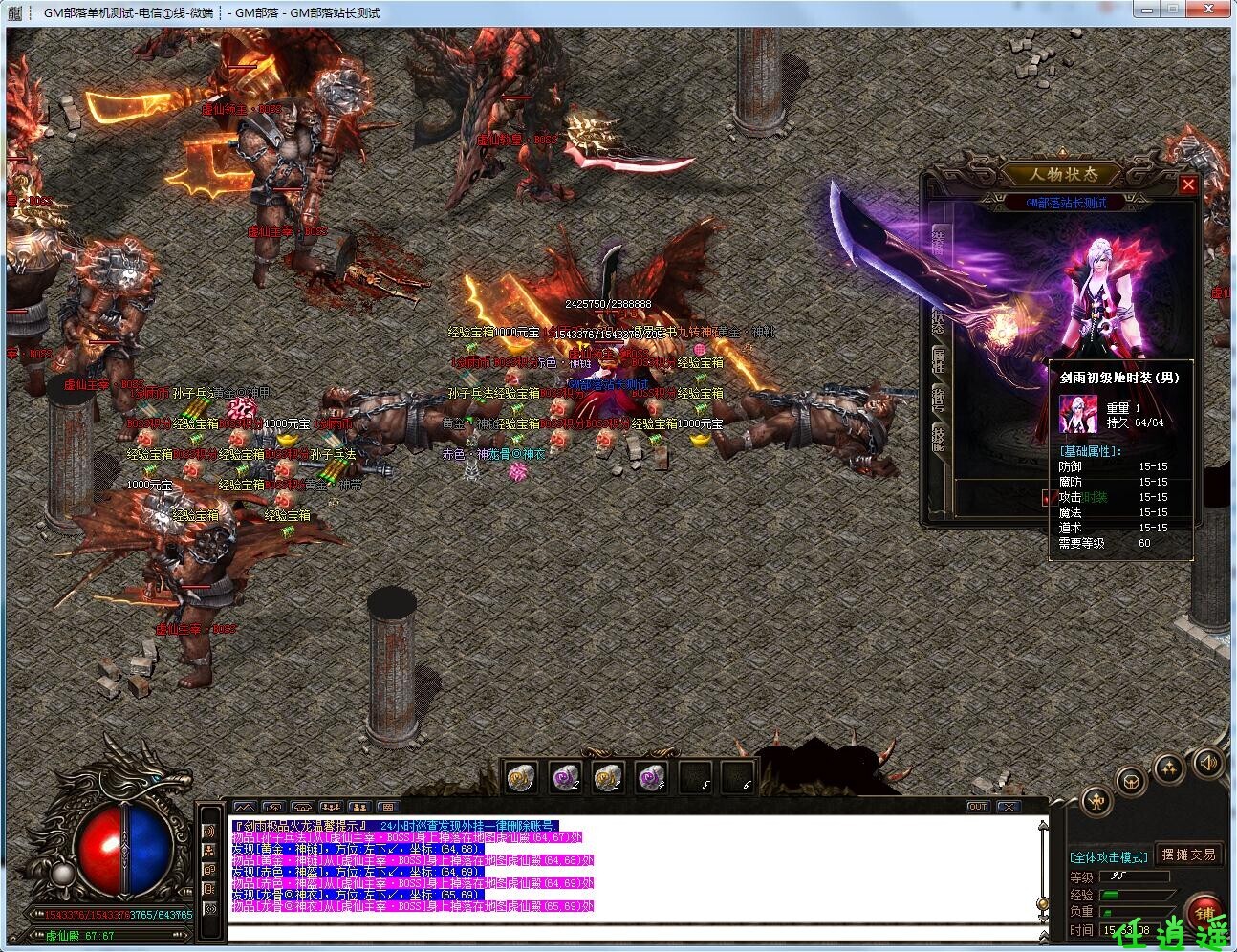The width and height of the screenshot is (1237, 952).
Task: Toggle the chat bubble channel icon
Action: click(208, 870)
